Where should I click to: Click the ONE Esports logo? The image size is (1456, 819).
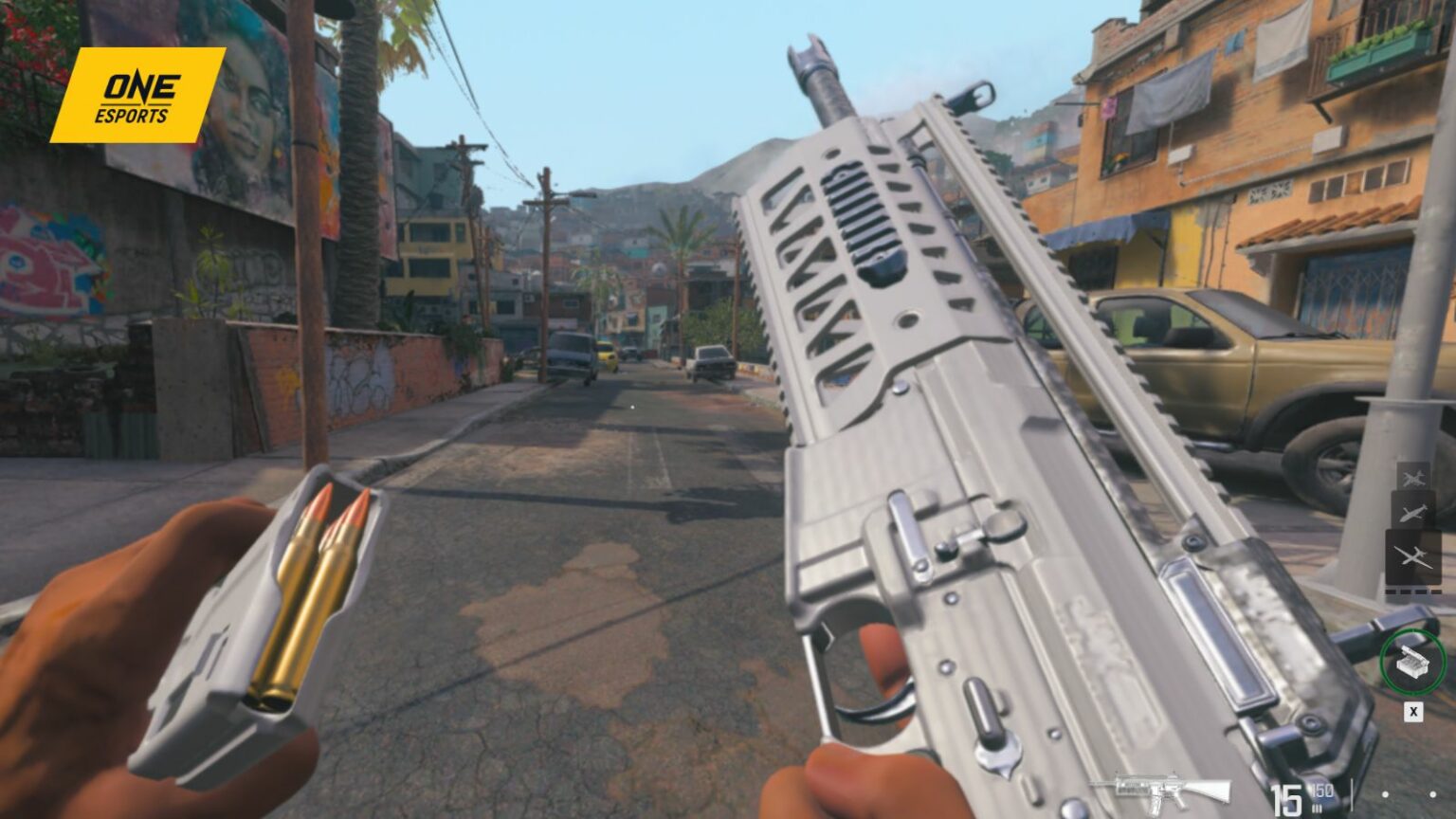(x=133, y=95)
